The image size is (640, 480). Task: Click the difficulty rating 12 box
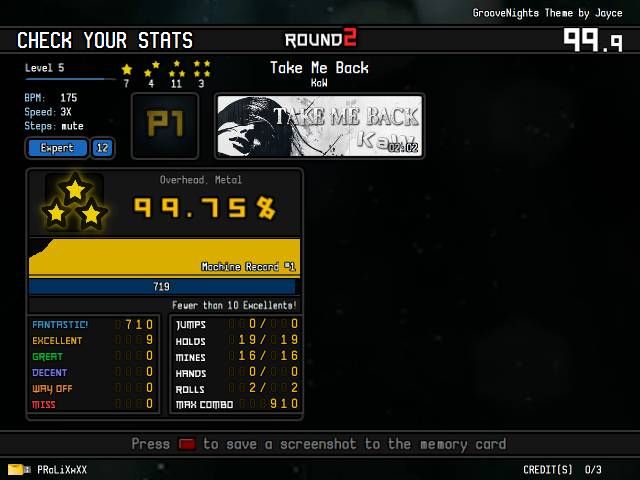[x=102, y=148]
